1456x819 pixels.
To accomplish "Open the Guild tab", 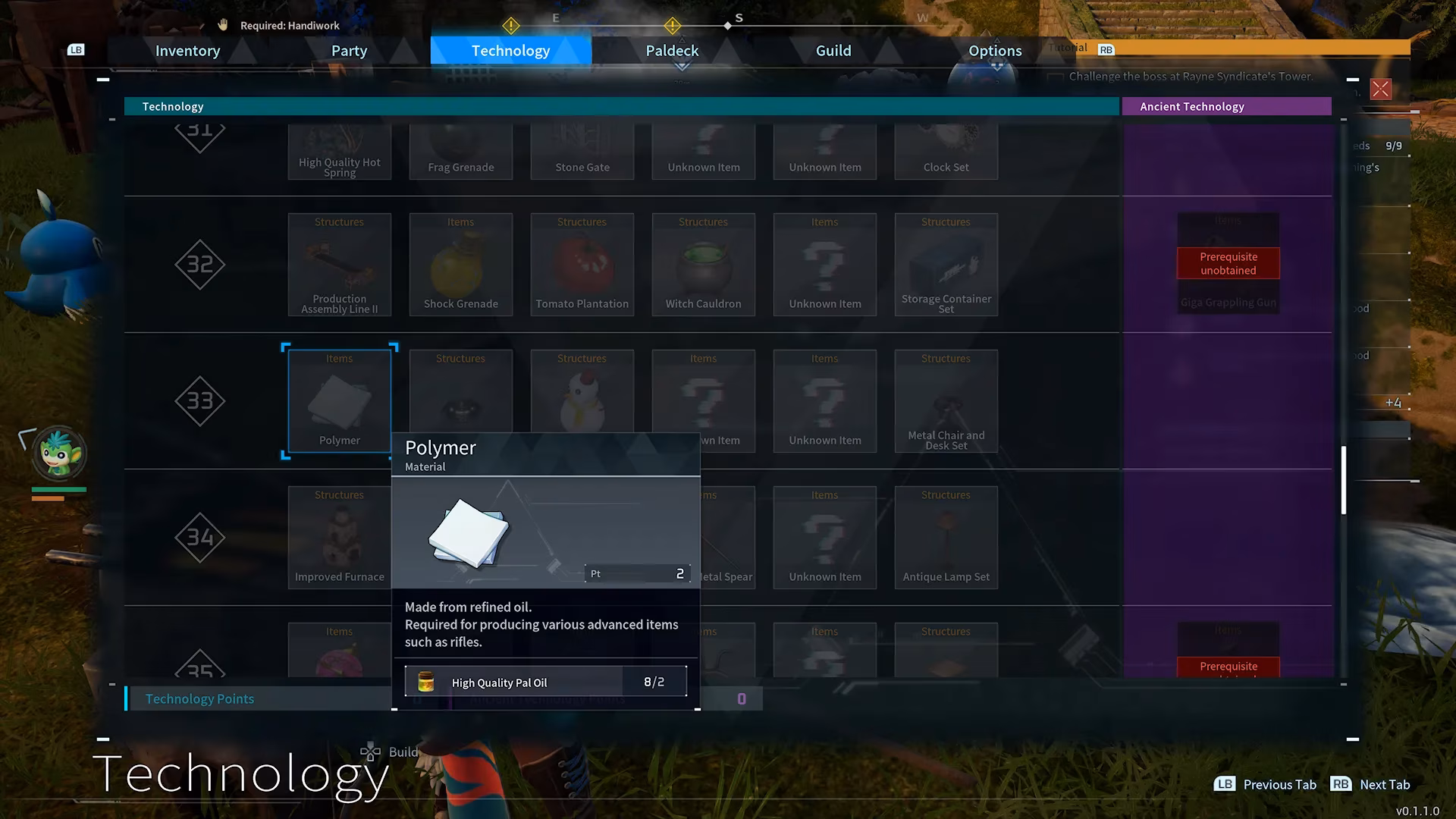I will point(833,51).
